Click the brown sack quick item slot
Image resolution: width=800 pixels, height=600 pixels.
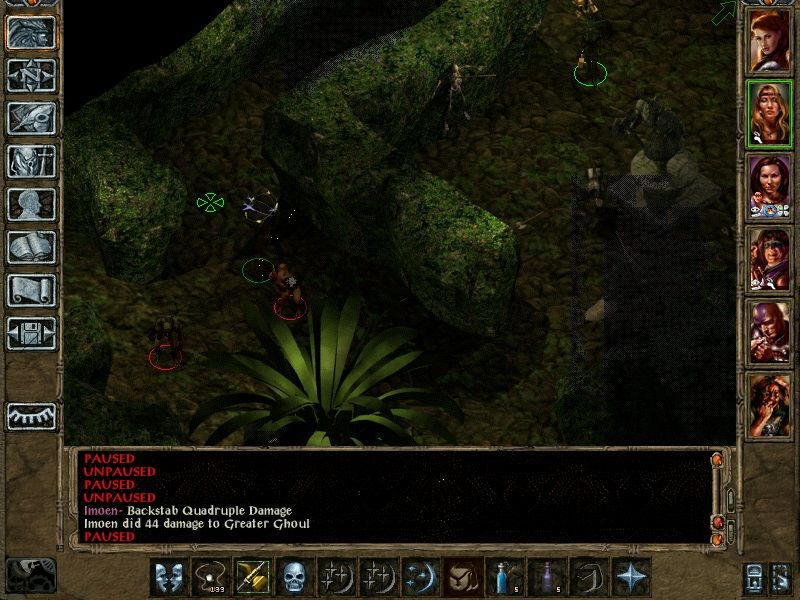(x=461, y=577)
